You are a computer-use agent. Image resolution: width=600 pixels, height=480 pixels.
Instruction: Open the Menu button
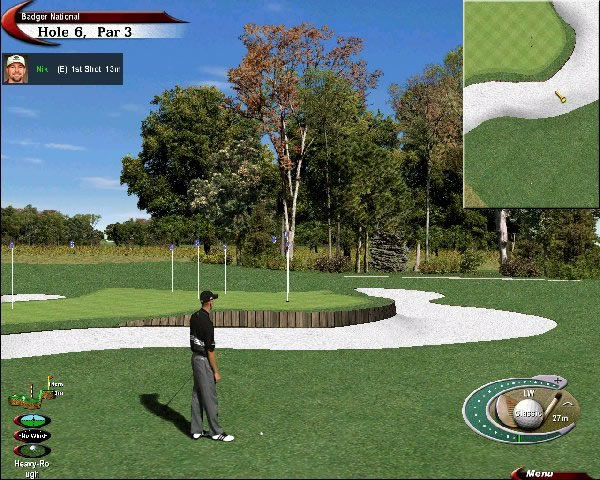pyautogui.click(x=541, y=473)
